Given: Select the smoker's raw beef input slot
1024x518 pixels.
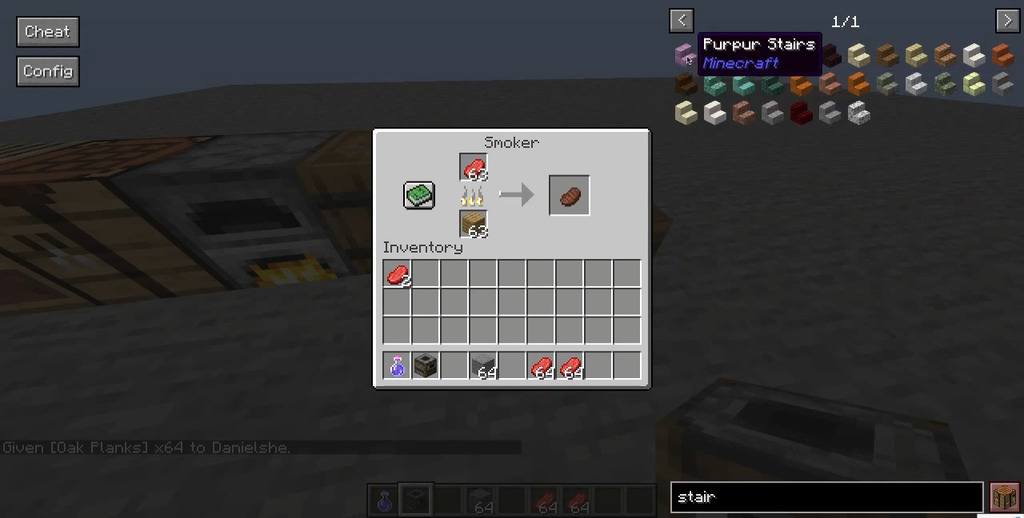Looking at the screenshot, I should coord(474,167).
